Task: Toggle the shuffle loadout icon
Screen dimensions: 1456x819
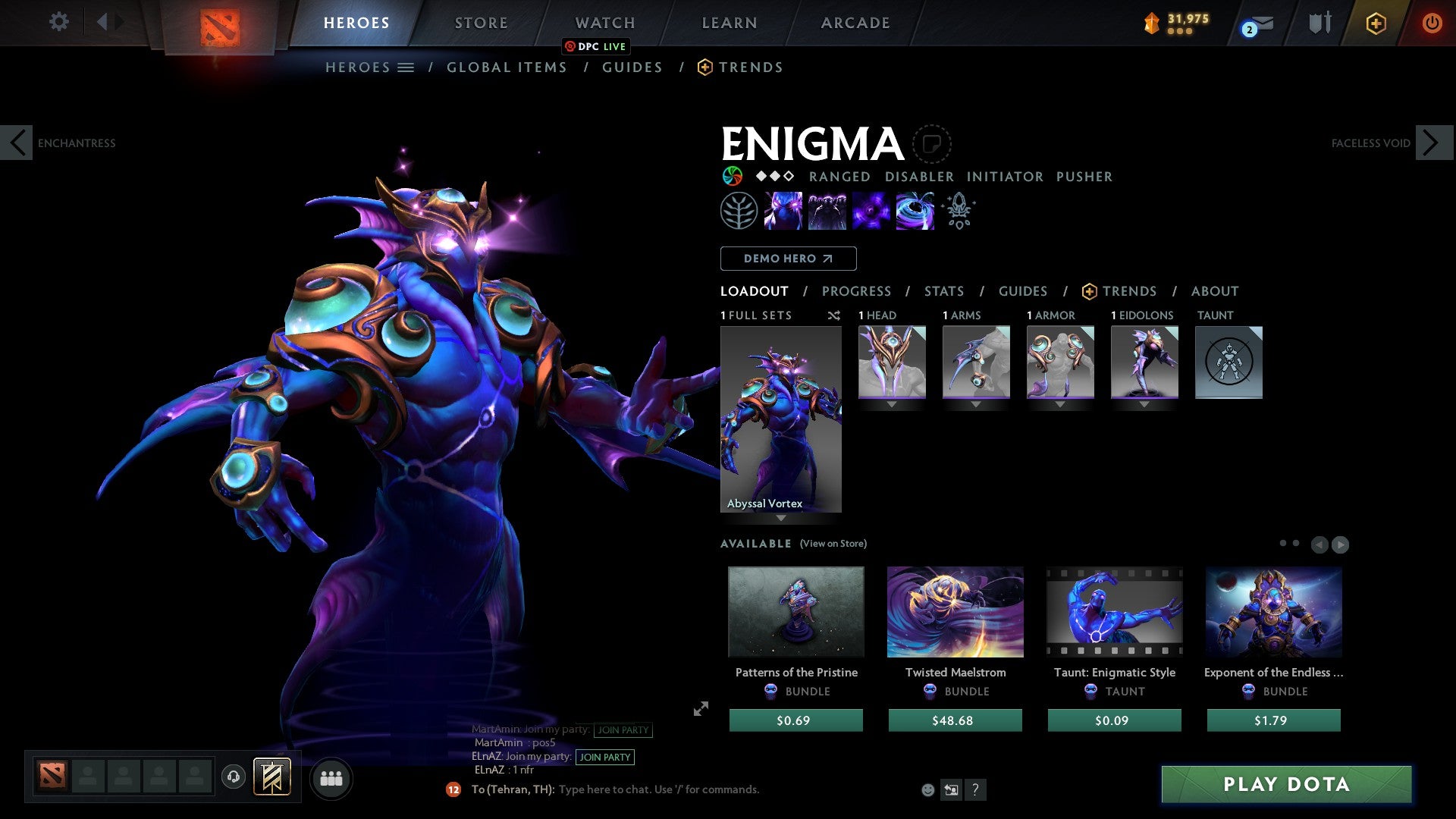Action: (x=834, y=315)
